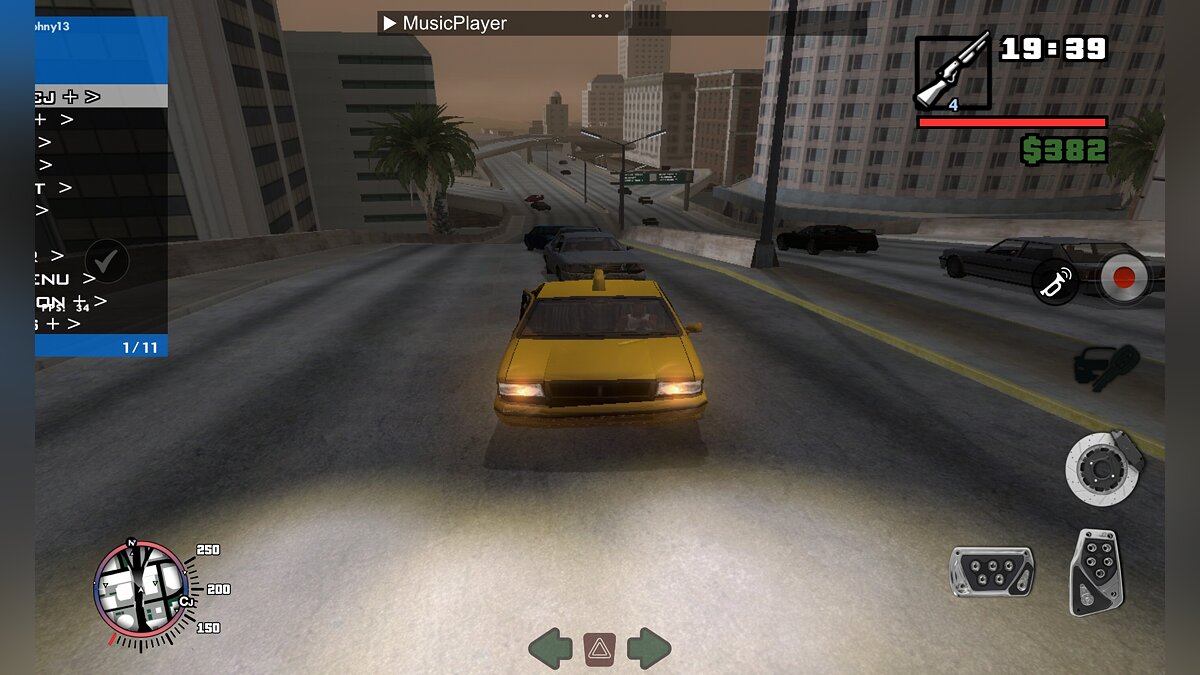Open the three-dot MusicPlayer options
Viewport: 1200px width, 675px height.
[599, 16]
